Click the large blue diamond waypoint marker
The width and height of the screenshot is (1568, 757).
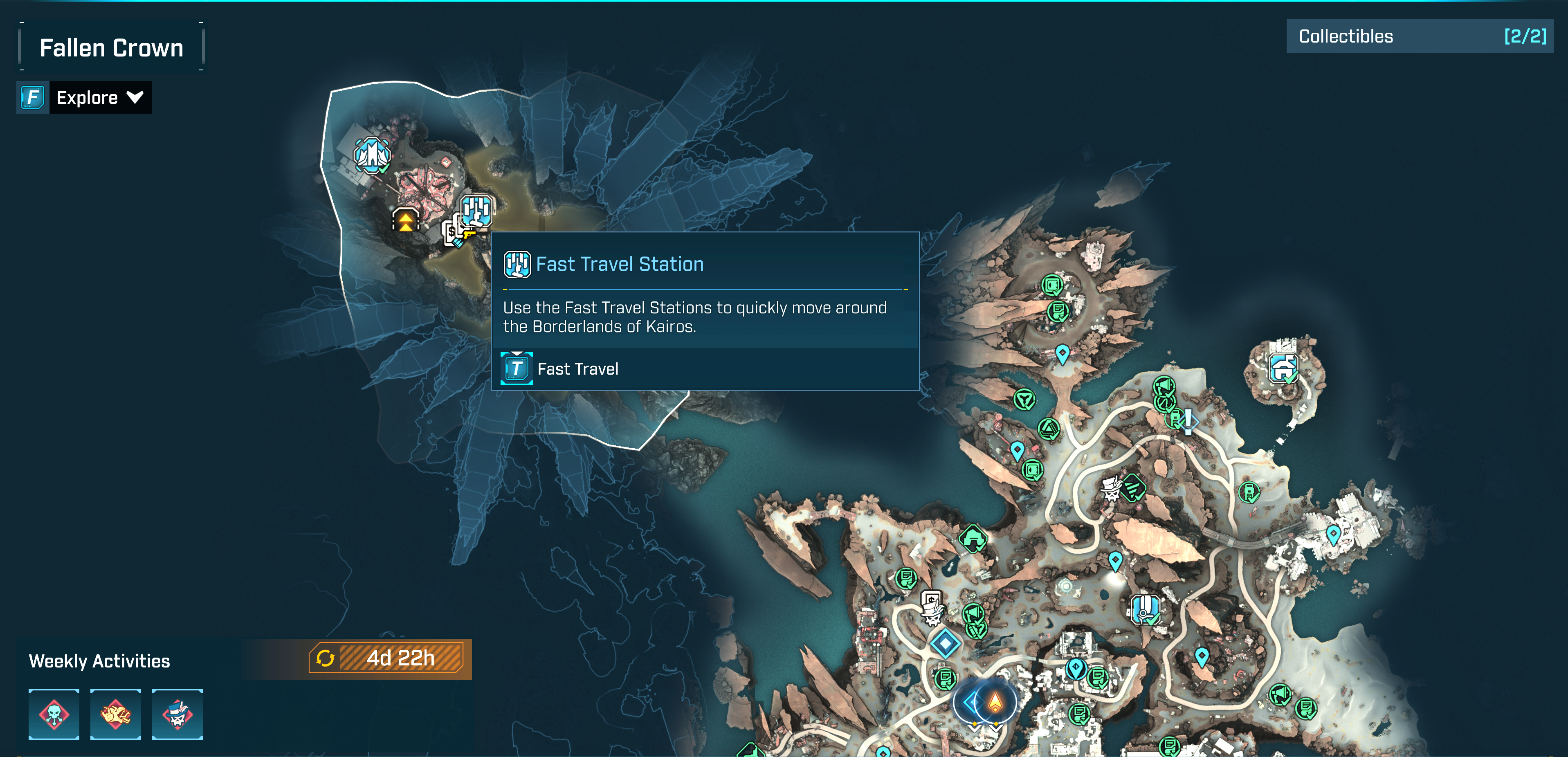[945, 642]
